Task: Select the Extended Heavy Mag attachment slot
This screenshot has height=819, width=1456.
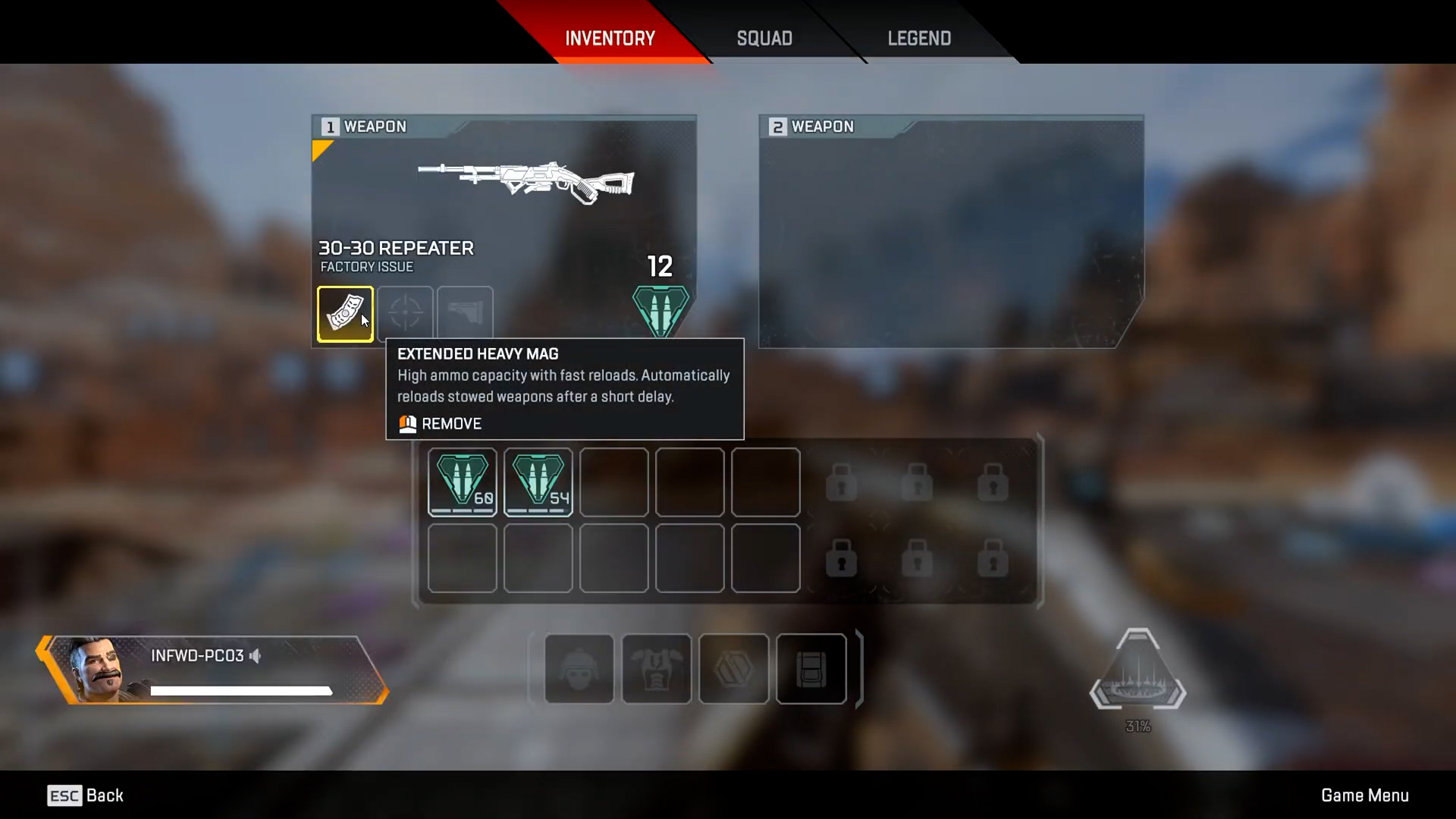Action: coord(345,314)
